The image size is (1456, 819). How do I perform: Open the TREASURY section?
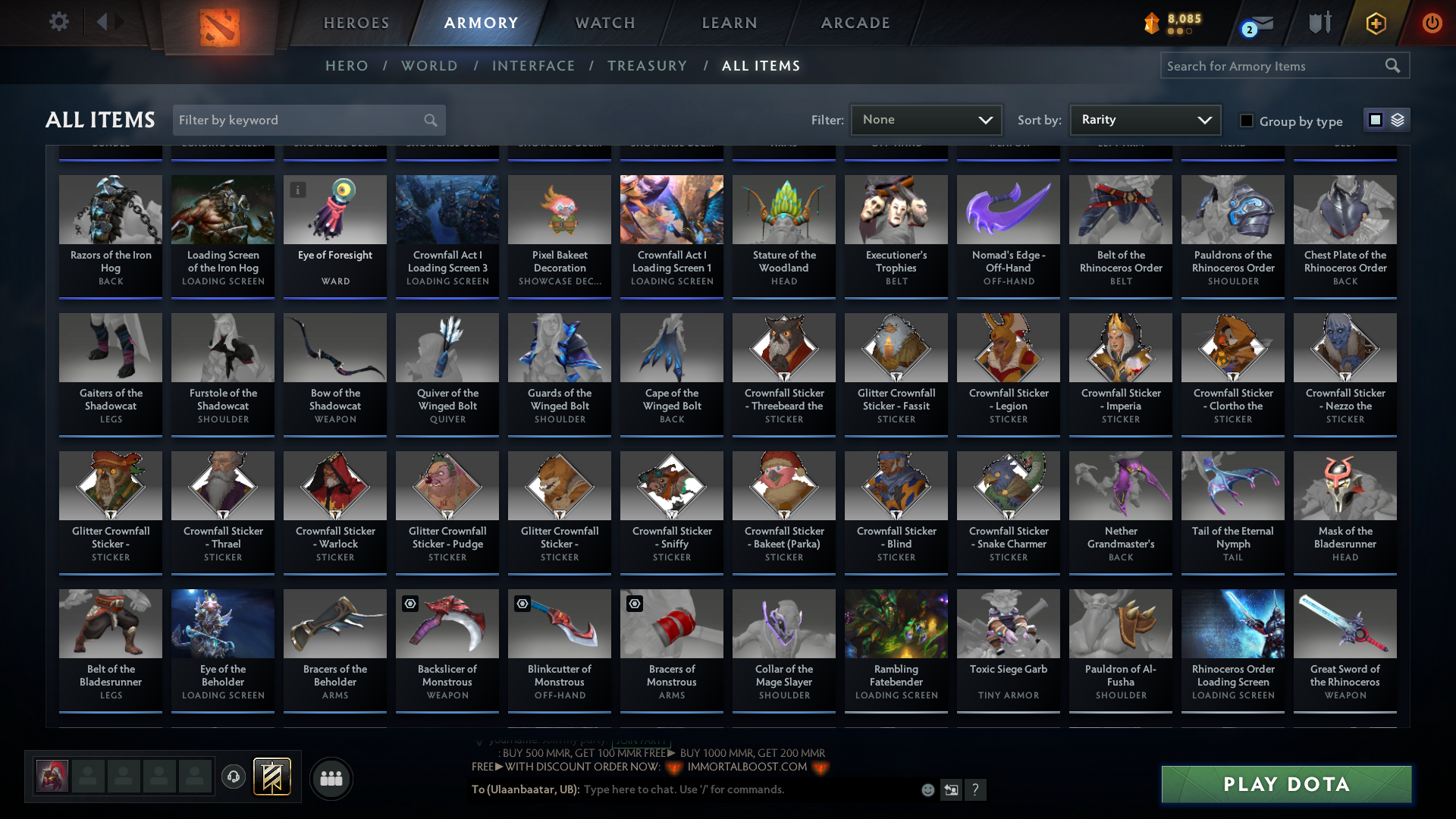click(647, 66)
